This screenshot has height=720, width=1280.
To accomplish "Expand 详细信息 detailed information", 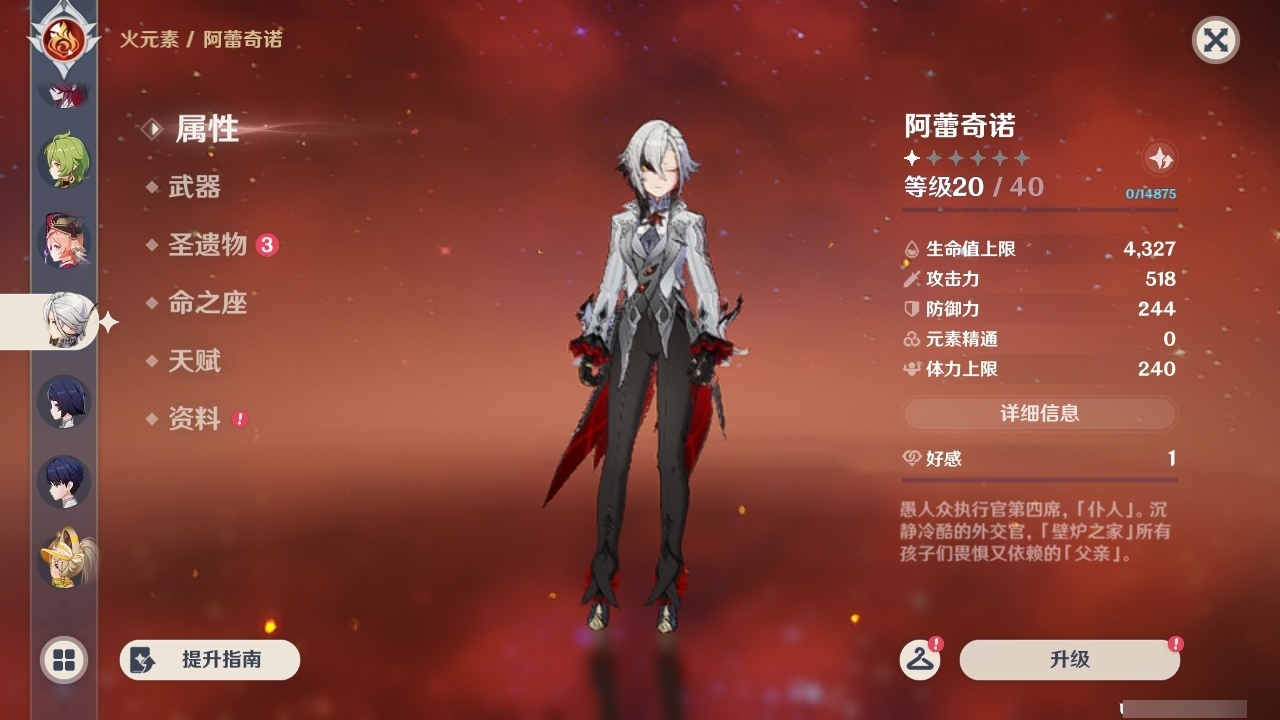I will pos(1039,413).
